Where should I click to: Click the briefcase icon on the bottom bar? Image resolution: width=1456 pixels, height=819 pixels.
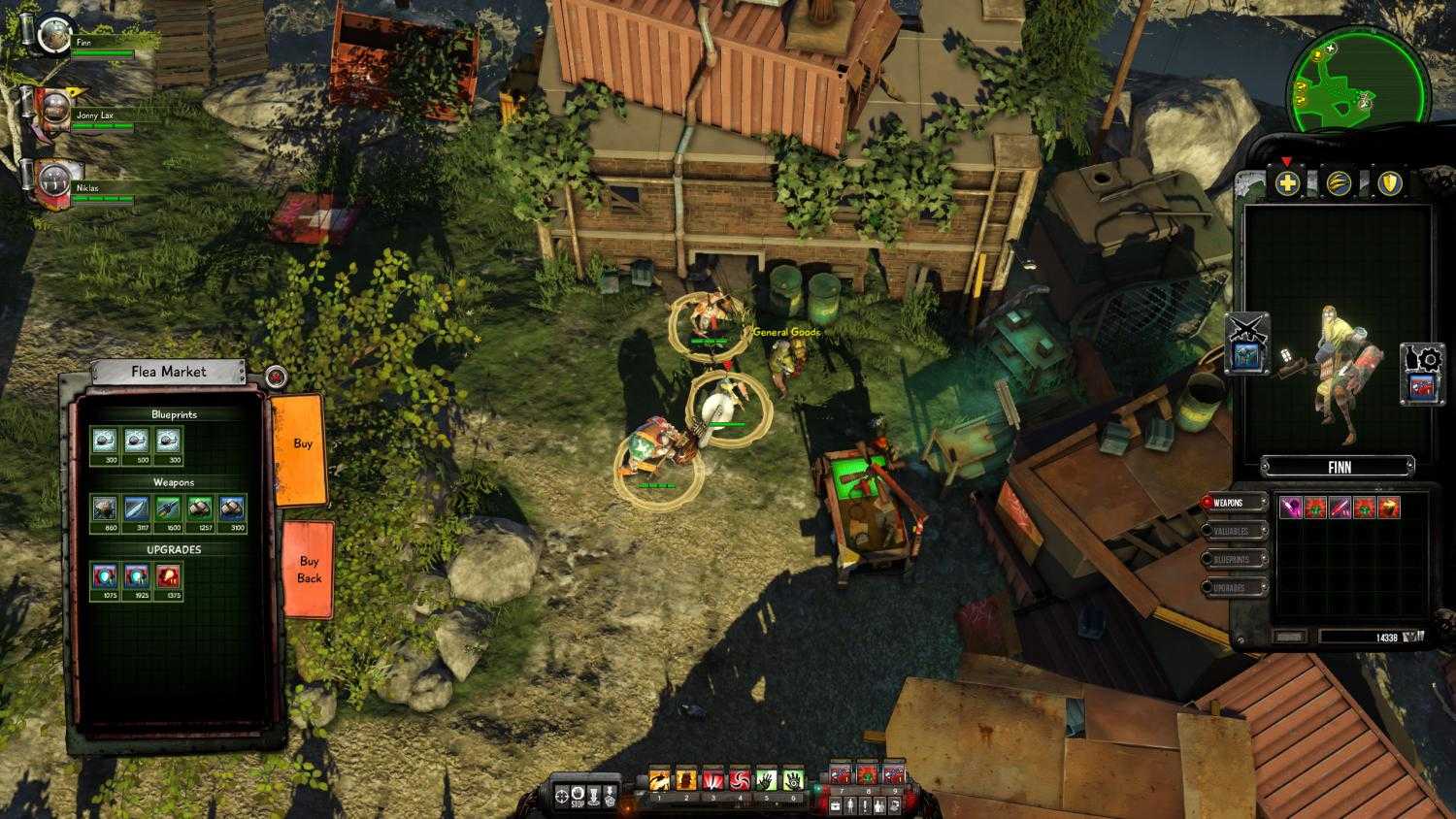tap(834, 803)
